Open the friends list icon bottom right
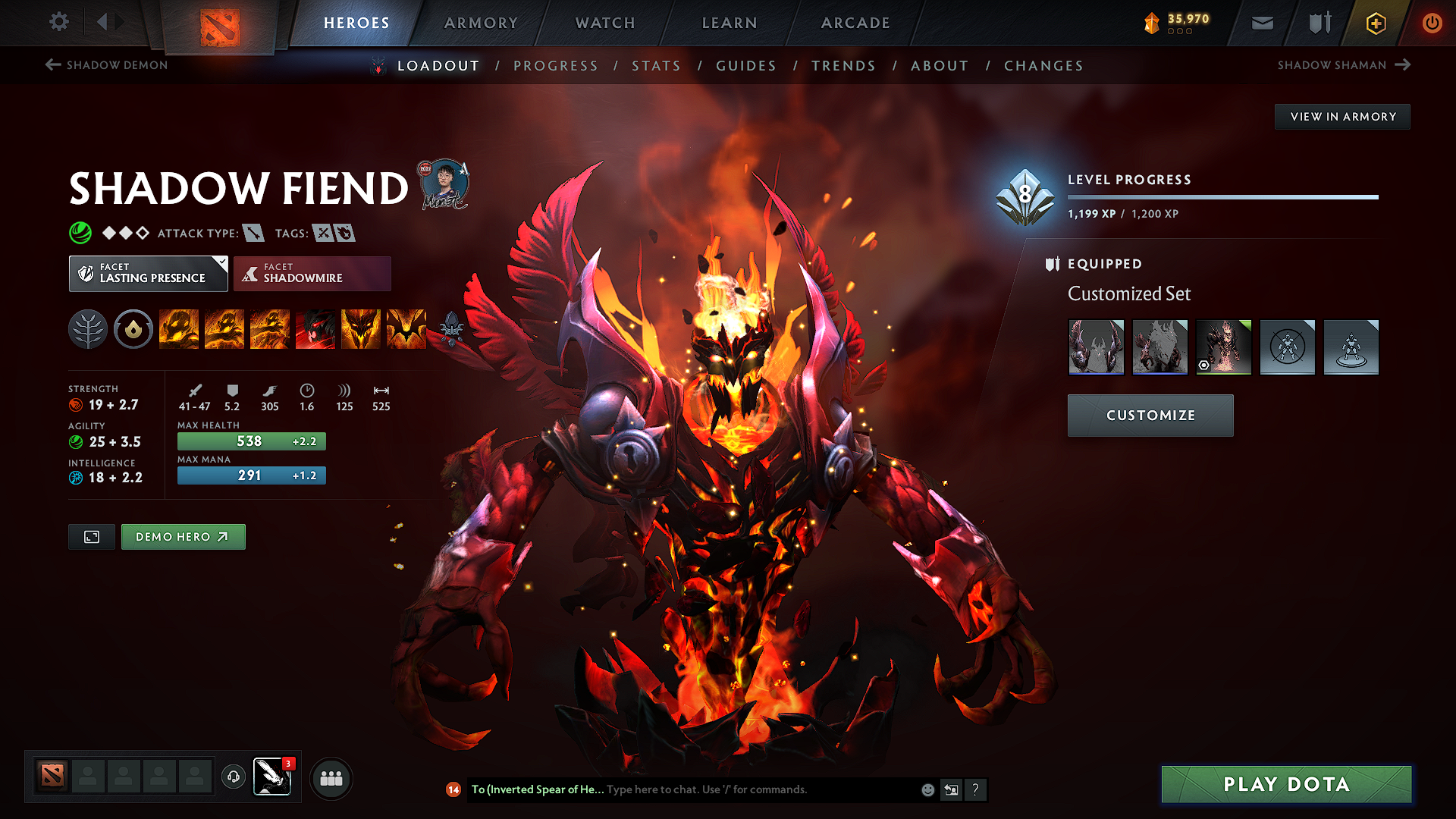 tap(331, 778)
